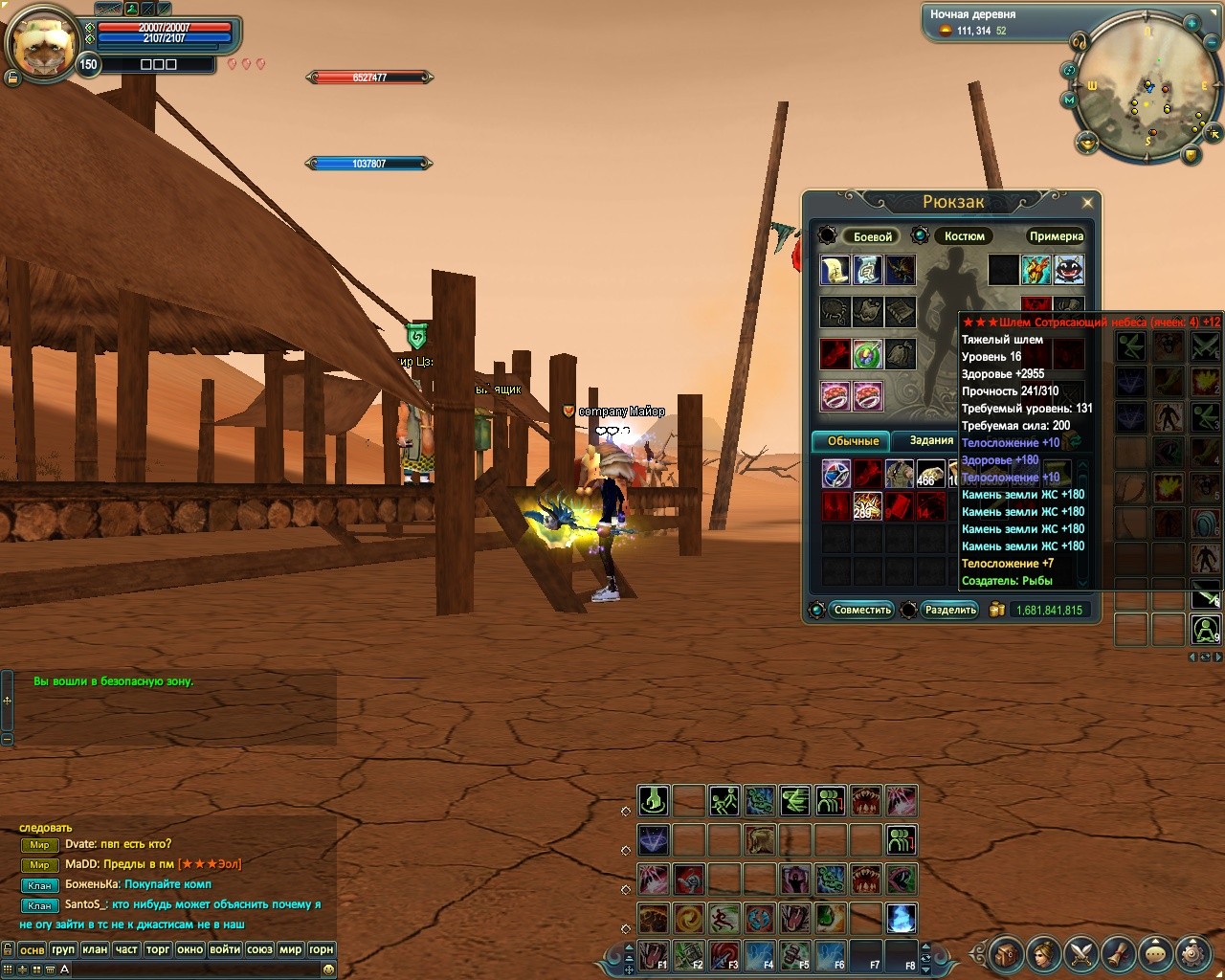Open the character portrait menu button
The height and width of the screenshot is (980, 1225).
pos(1043,953)
